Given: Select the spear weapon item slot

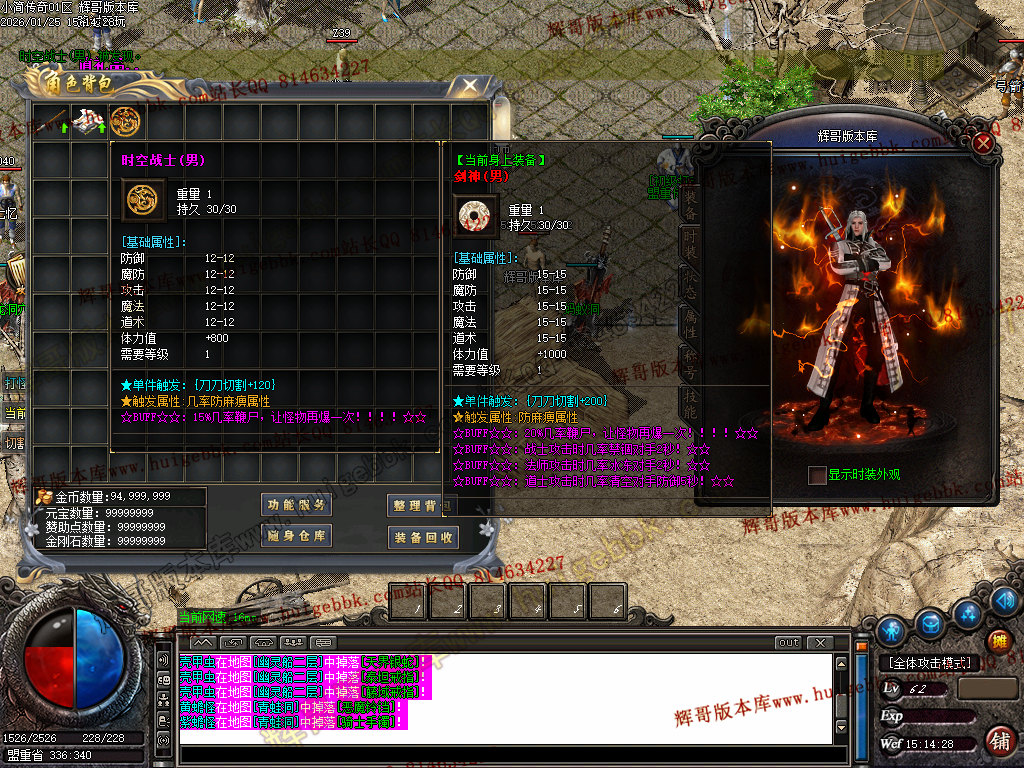Looking at the screenshot, I should pos(51,120).
